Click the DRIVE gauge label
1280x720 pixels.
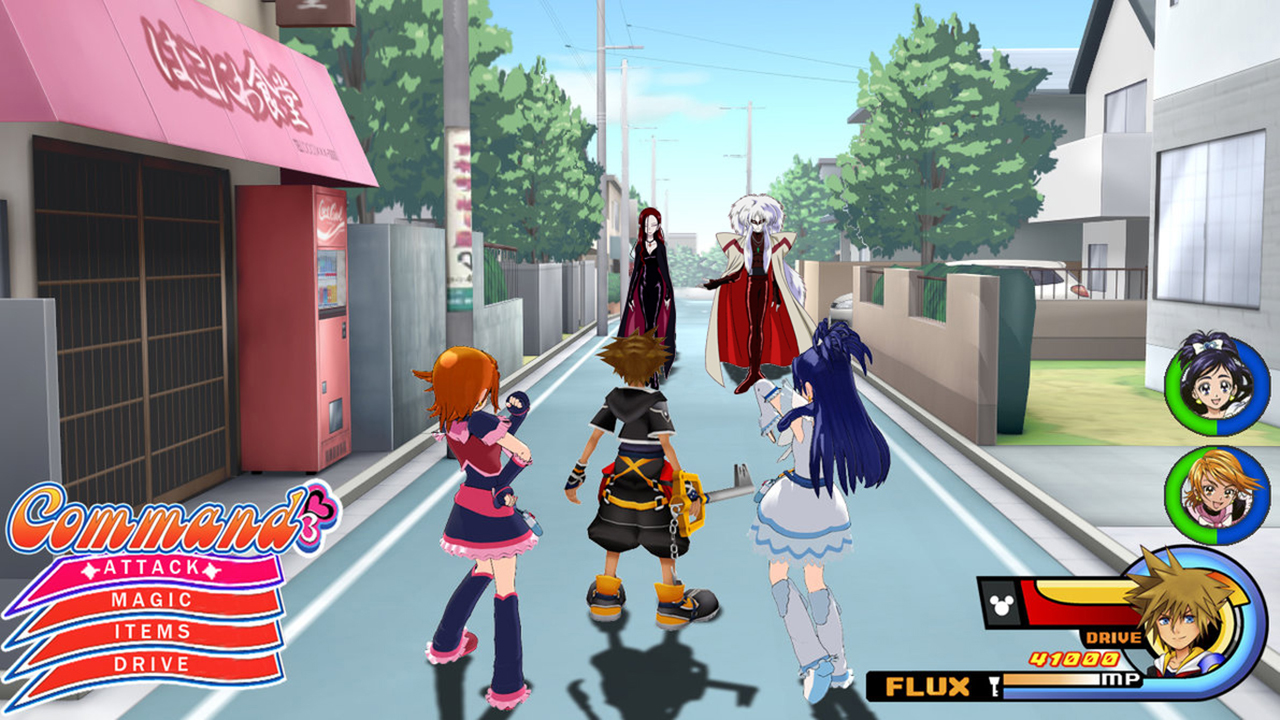click(x=1111, y=636)
